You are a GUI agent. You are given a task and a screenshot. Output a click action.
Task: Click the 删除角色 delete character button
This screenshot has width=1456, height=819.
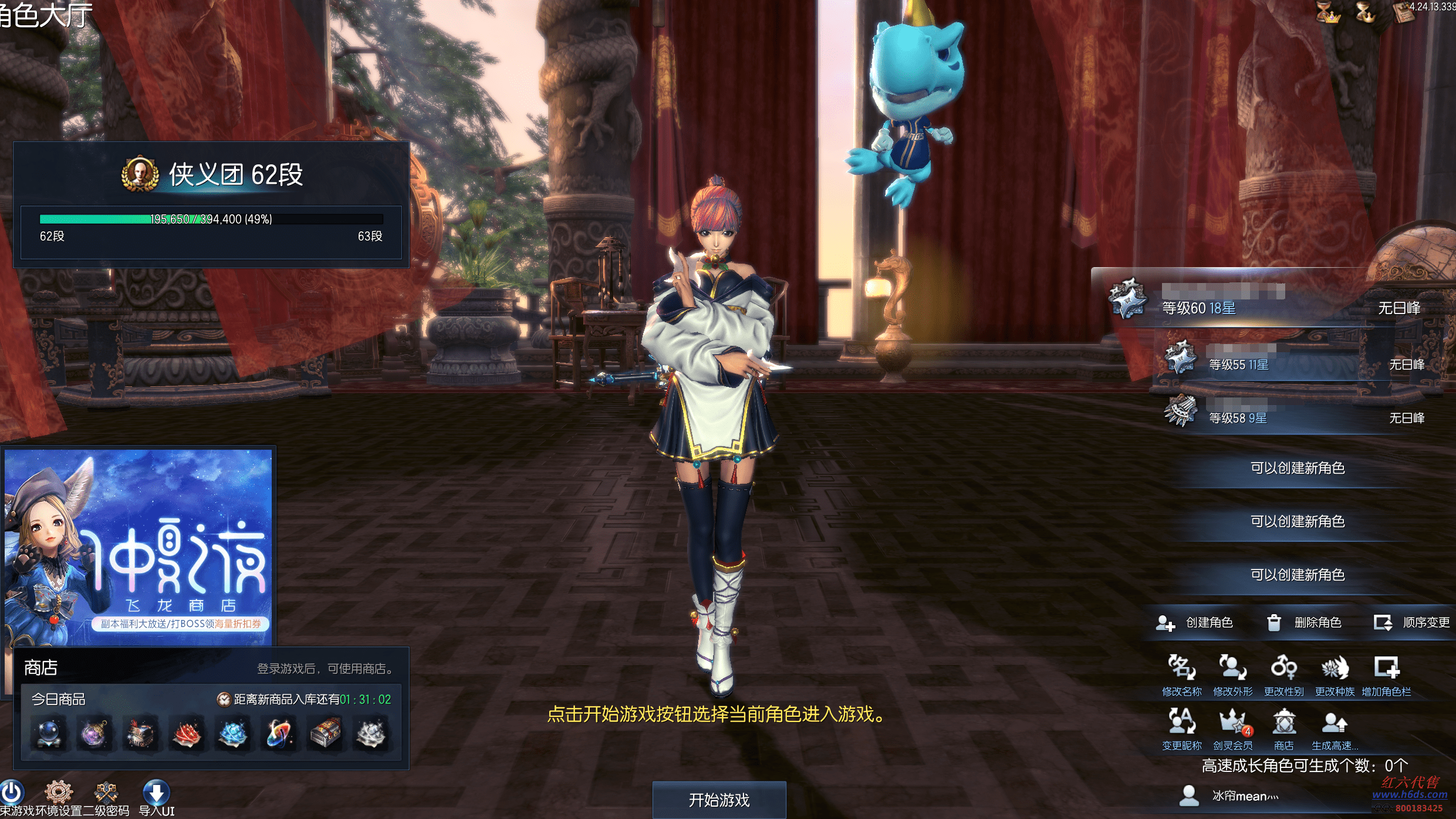1304,622
